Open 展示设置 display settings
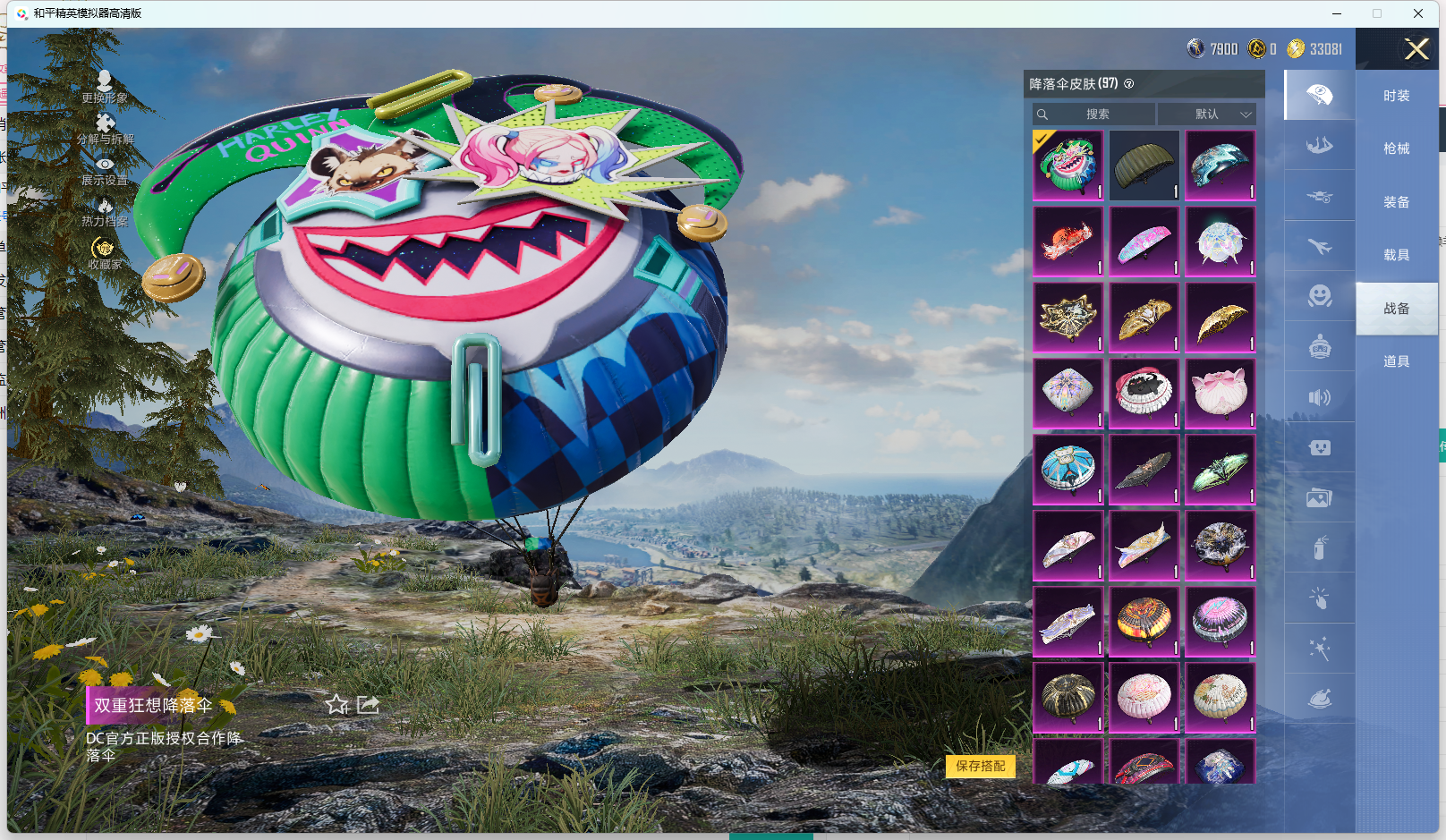1446x840 pixels. pyautogui.click(x=105, y=170)
